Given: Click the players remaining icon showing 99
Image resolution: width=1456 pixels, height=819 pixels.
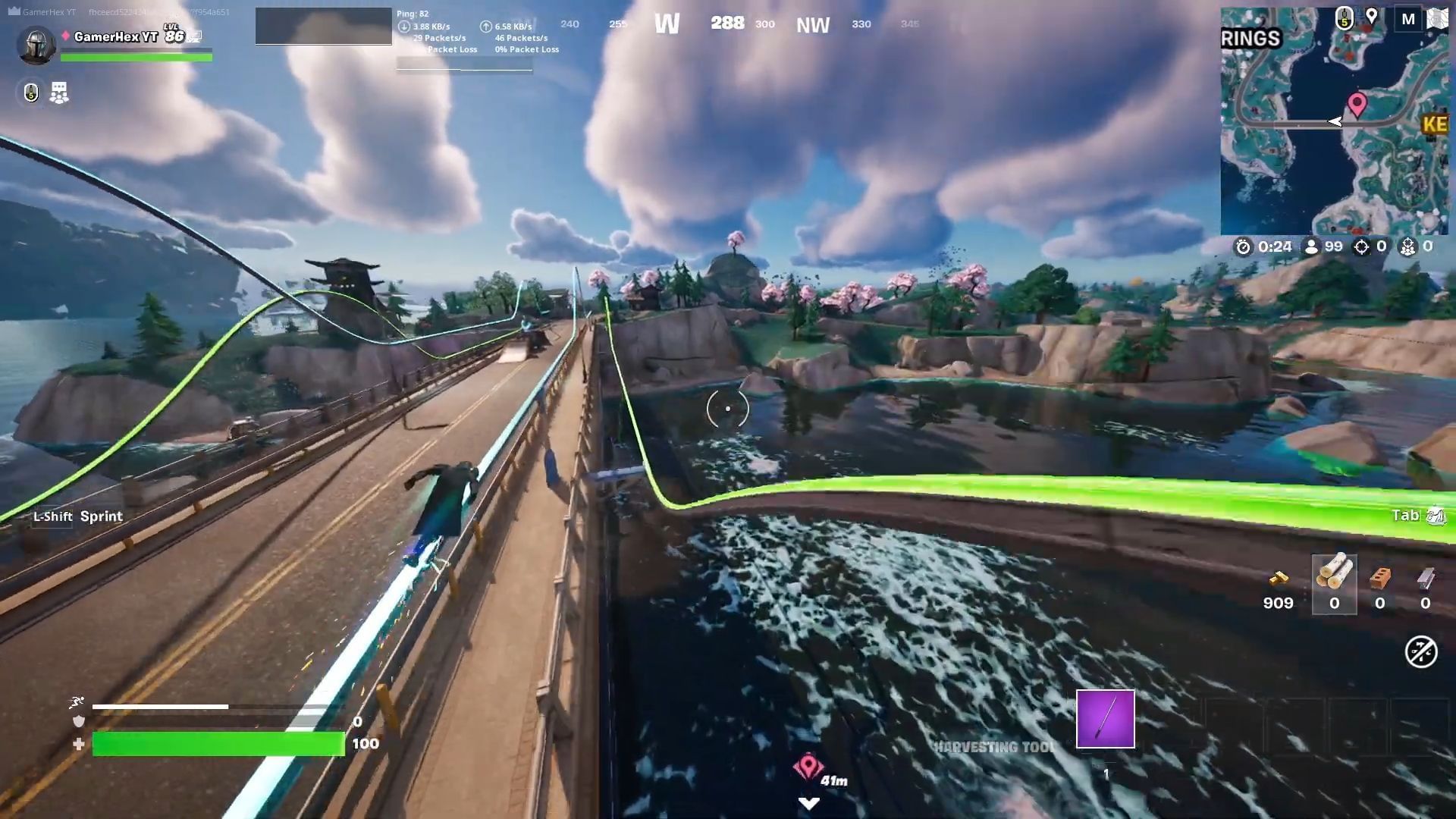Looking at the screenshot, I should (x=1310, y=246).
